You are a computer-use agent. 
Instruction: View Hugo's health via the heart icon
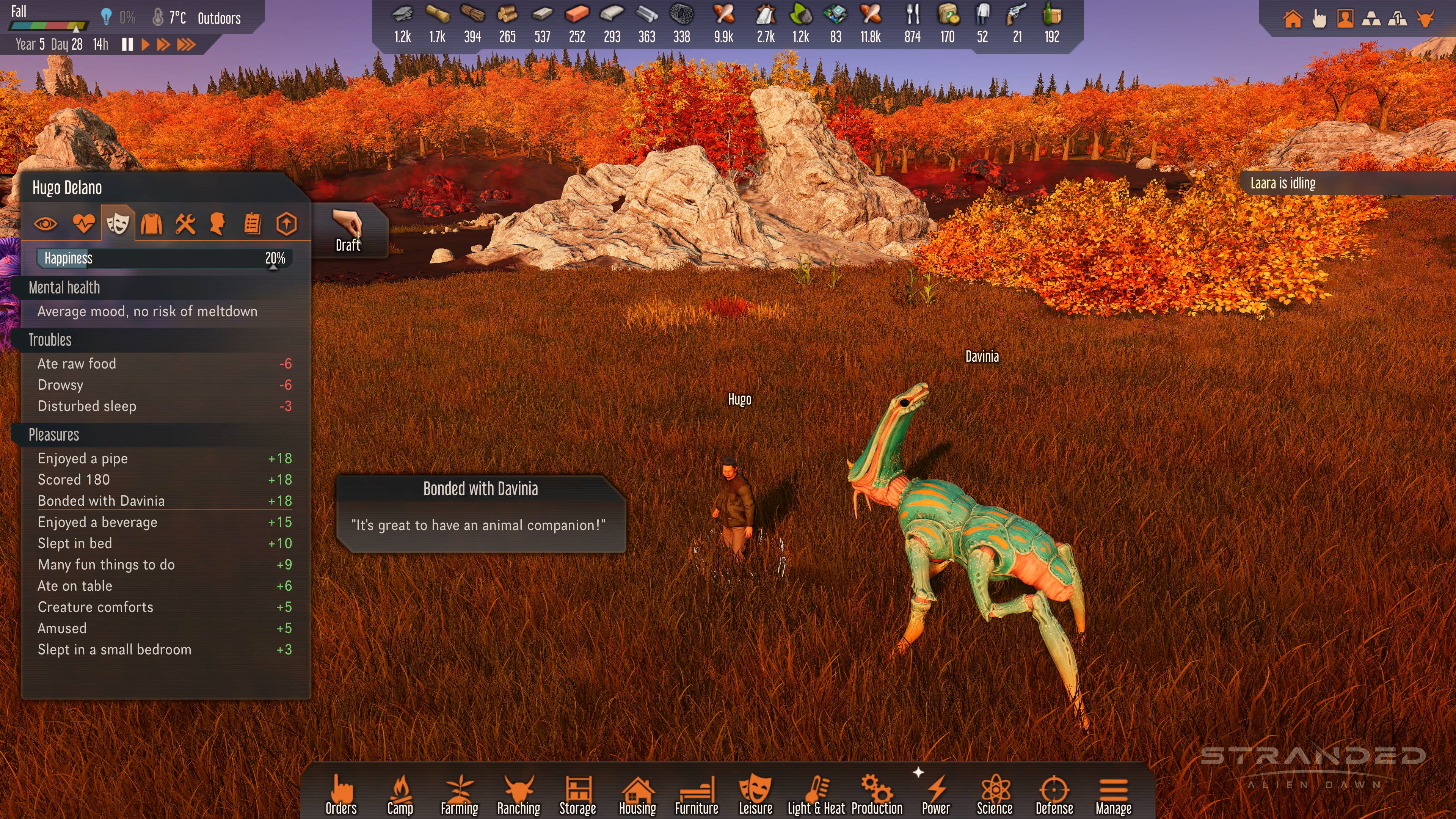(84, 224)
